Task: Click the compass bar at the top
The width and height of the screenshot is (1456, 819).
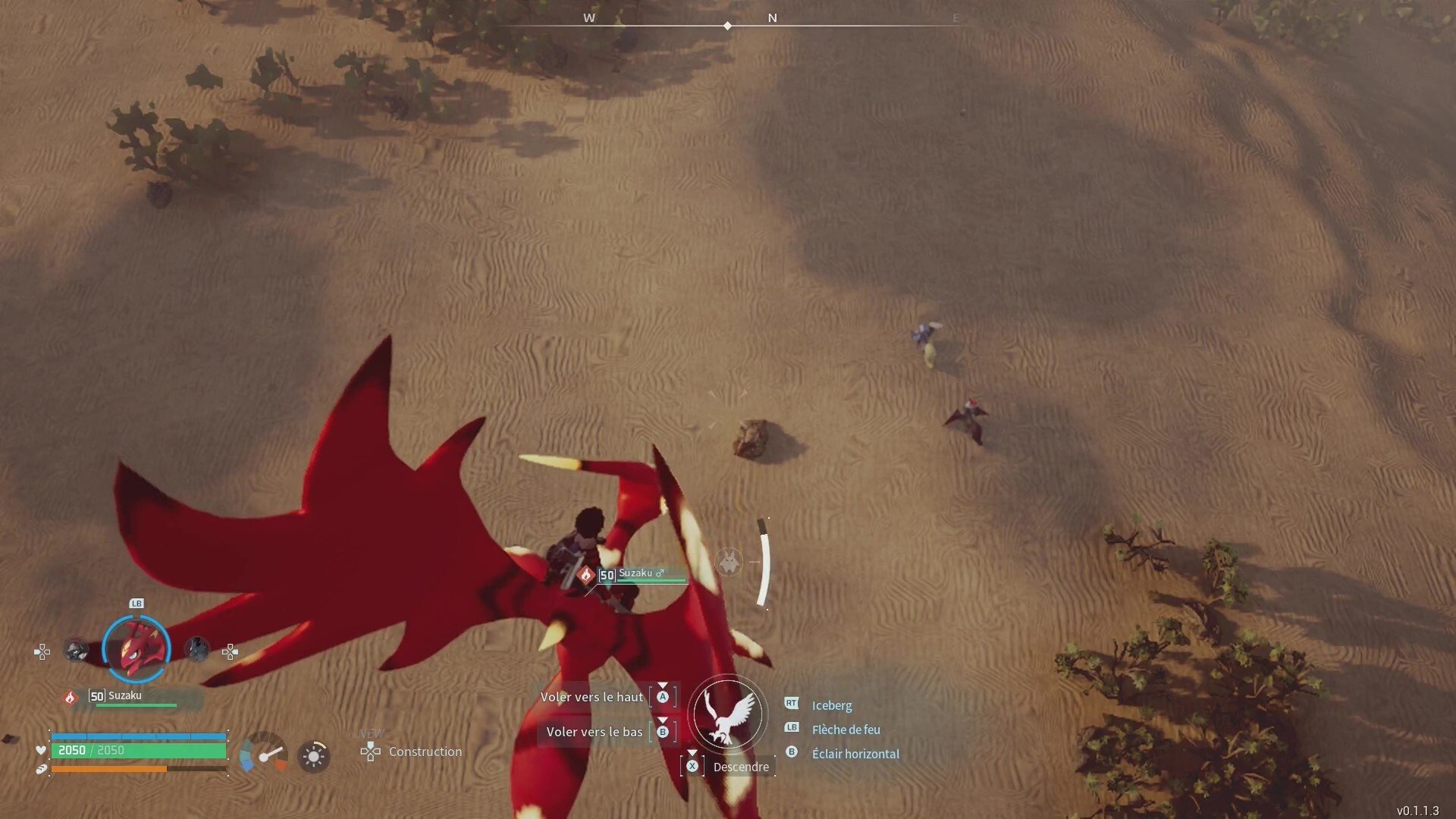Action: (728, 24)
